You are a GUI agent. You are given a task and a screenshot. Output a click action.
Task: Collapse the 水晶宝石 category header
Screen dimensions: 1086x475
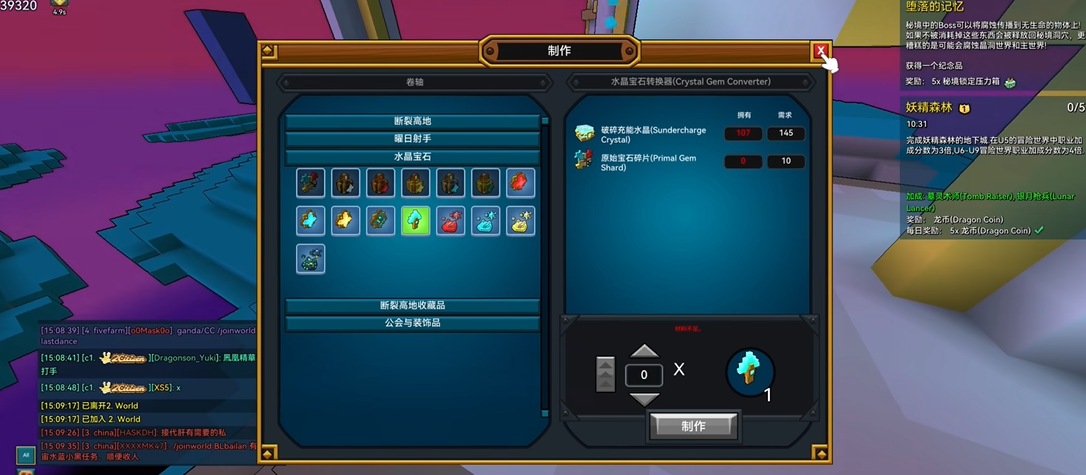click(412, 157)
